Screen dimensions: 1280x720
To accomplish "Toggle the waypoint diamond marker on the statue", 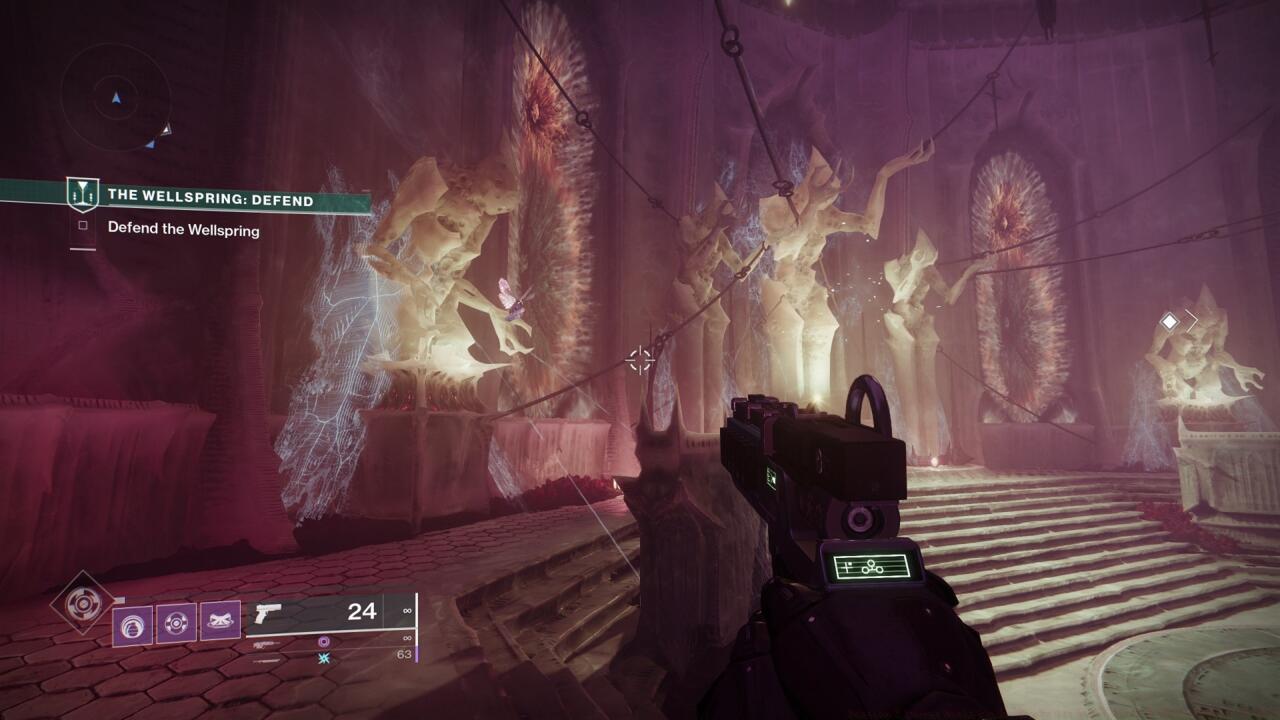I will (x=1169, y=321).
